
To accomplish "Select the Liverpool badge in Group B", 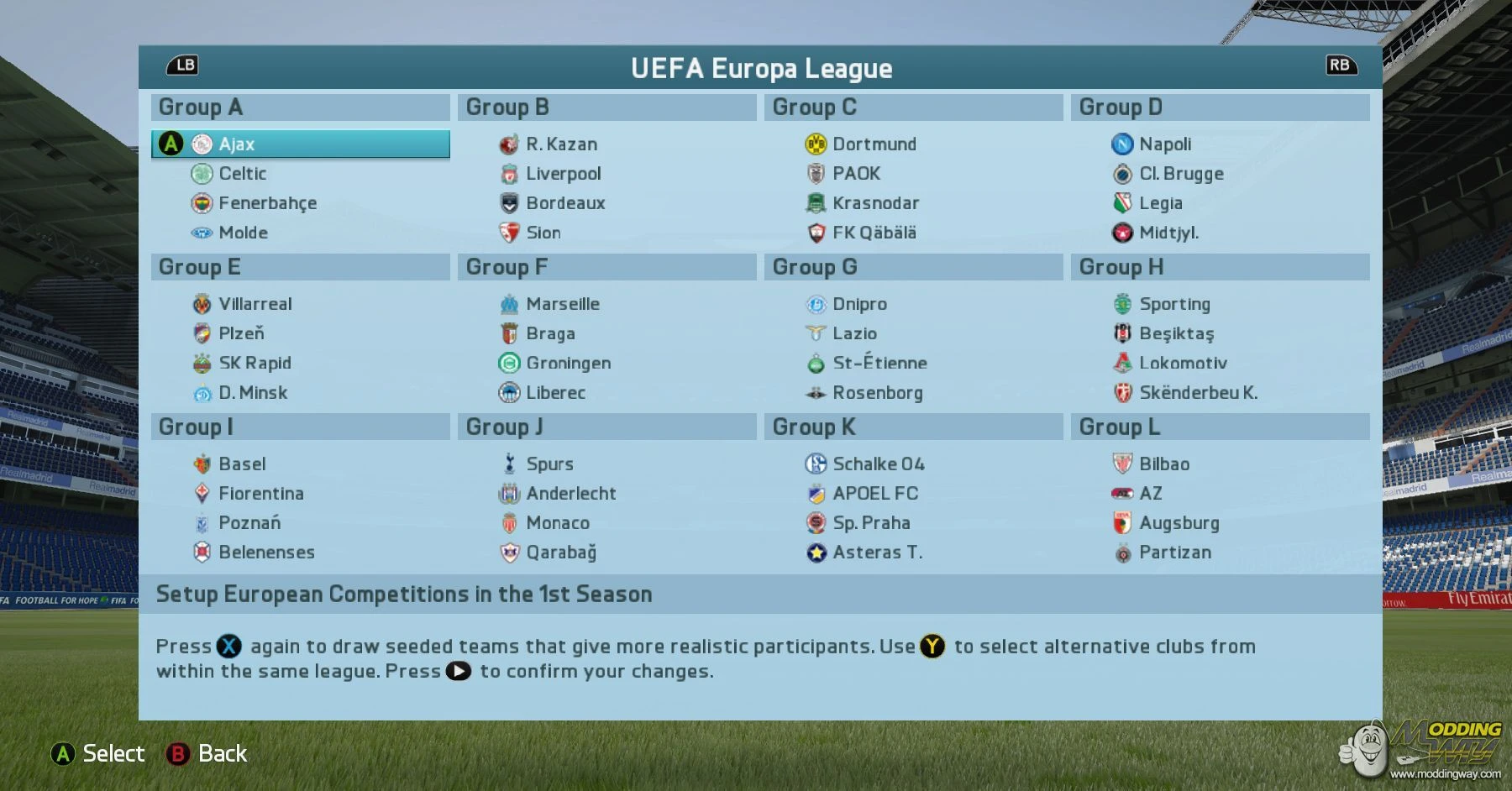I will click(x=508, y=173).
